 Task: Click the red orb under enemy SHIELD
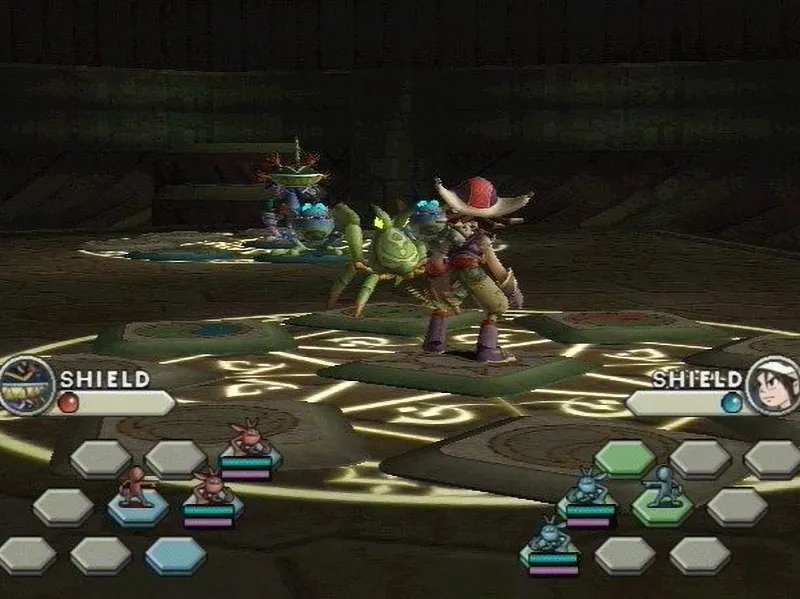[x=67, y=403]
